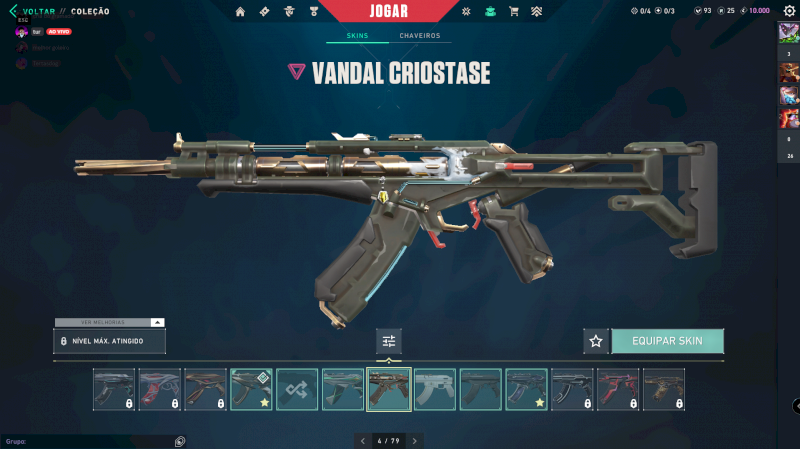Mark this skin as favorite with the star
This screenshot has width=800, height=449.
(x=596, y=341)
